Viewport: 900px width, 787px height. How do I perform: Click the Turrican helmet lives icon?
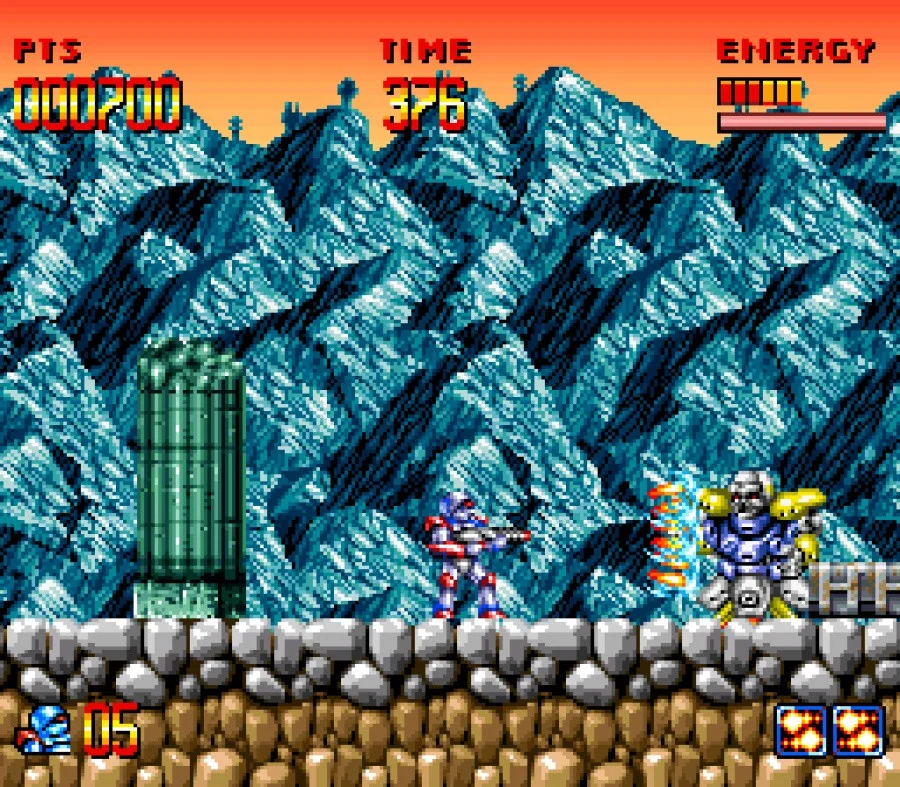[44, 730]
